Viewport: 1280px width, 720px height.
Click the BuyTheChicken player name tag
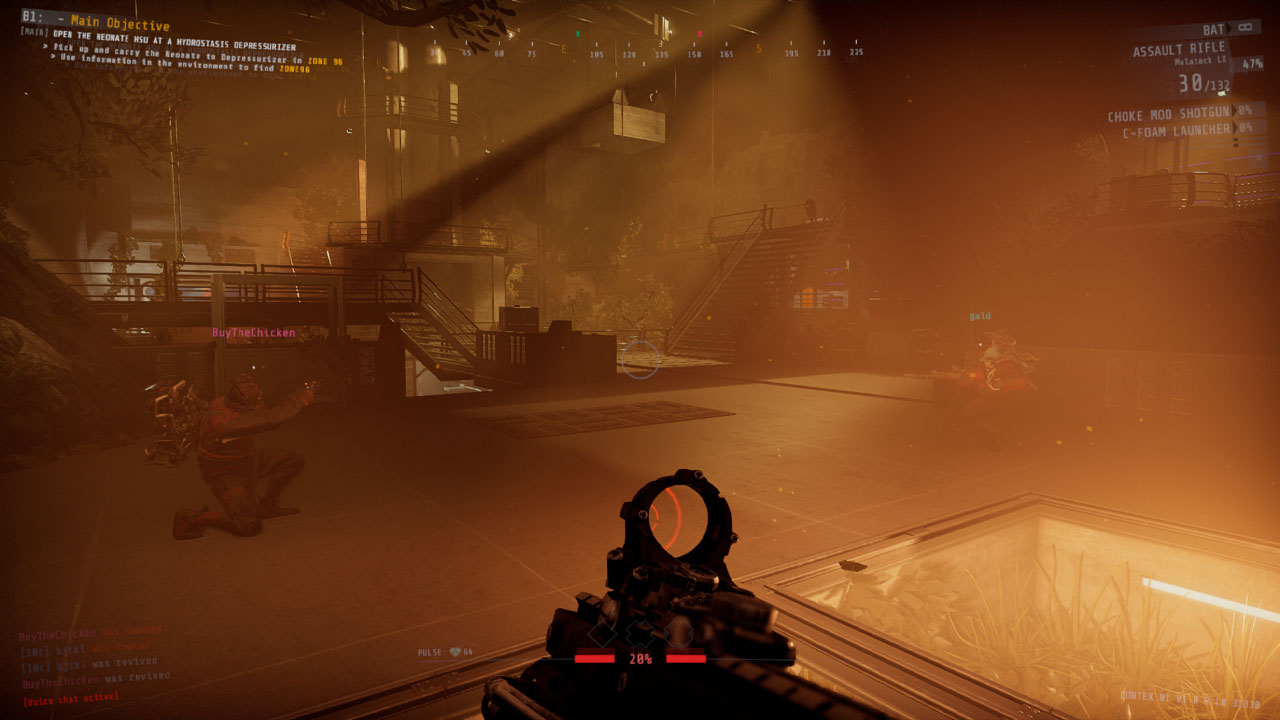[x=253, y=333]
